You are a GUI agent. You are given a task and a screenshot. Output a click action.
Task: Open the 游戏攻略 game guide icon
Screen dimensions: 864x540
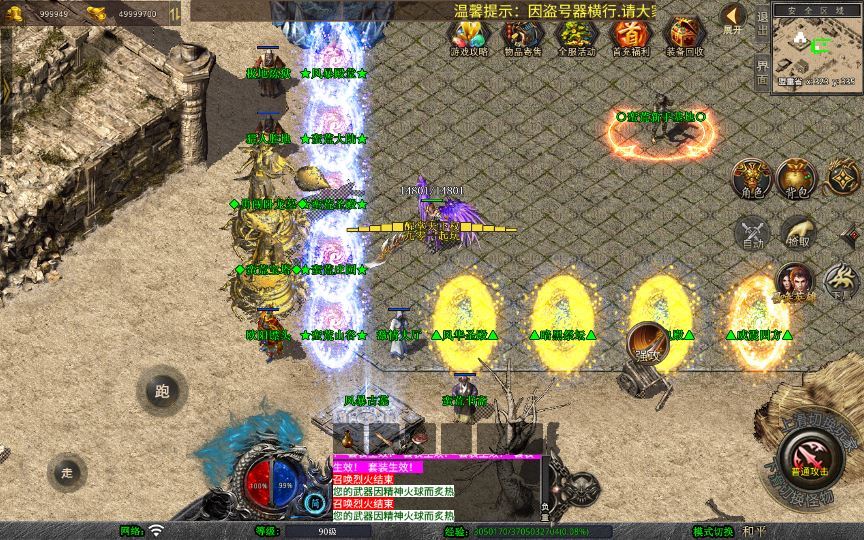[470, 37]
